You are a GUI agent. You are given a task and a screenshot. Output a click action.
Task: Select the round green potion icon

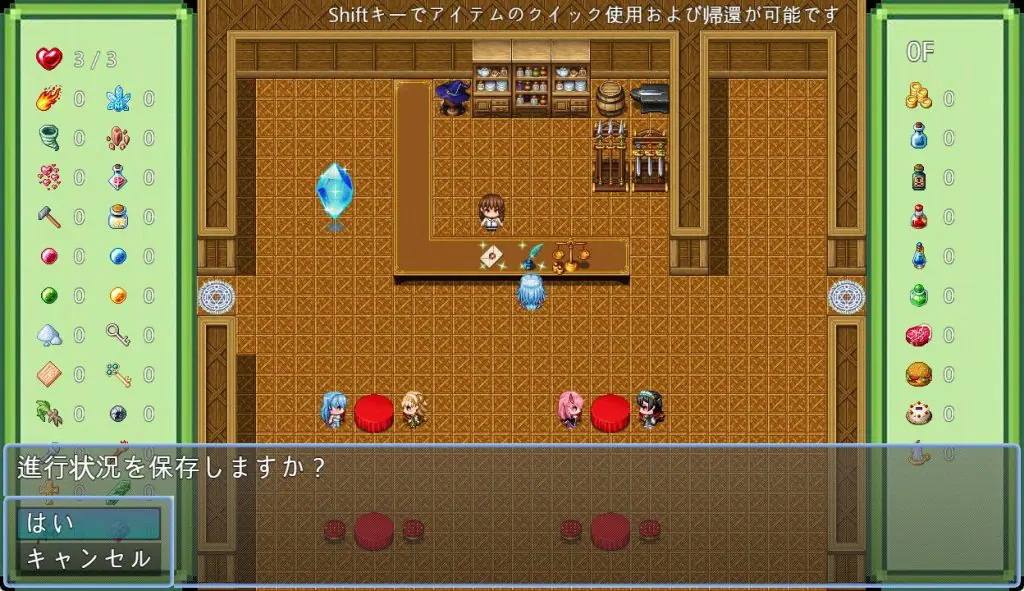coord(918,295)
